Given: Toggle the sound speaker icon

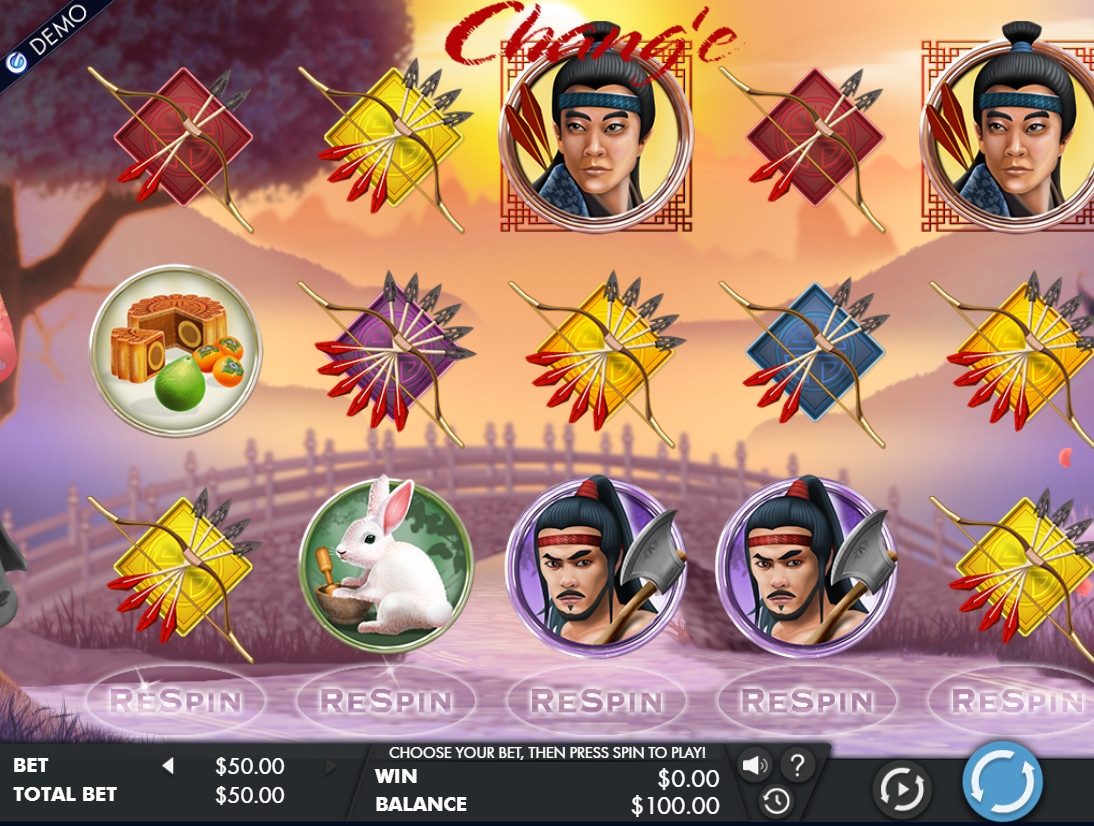Looking at the screenshot, I should click(x=754, y=766).
